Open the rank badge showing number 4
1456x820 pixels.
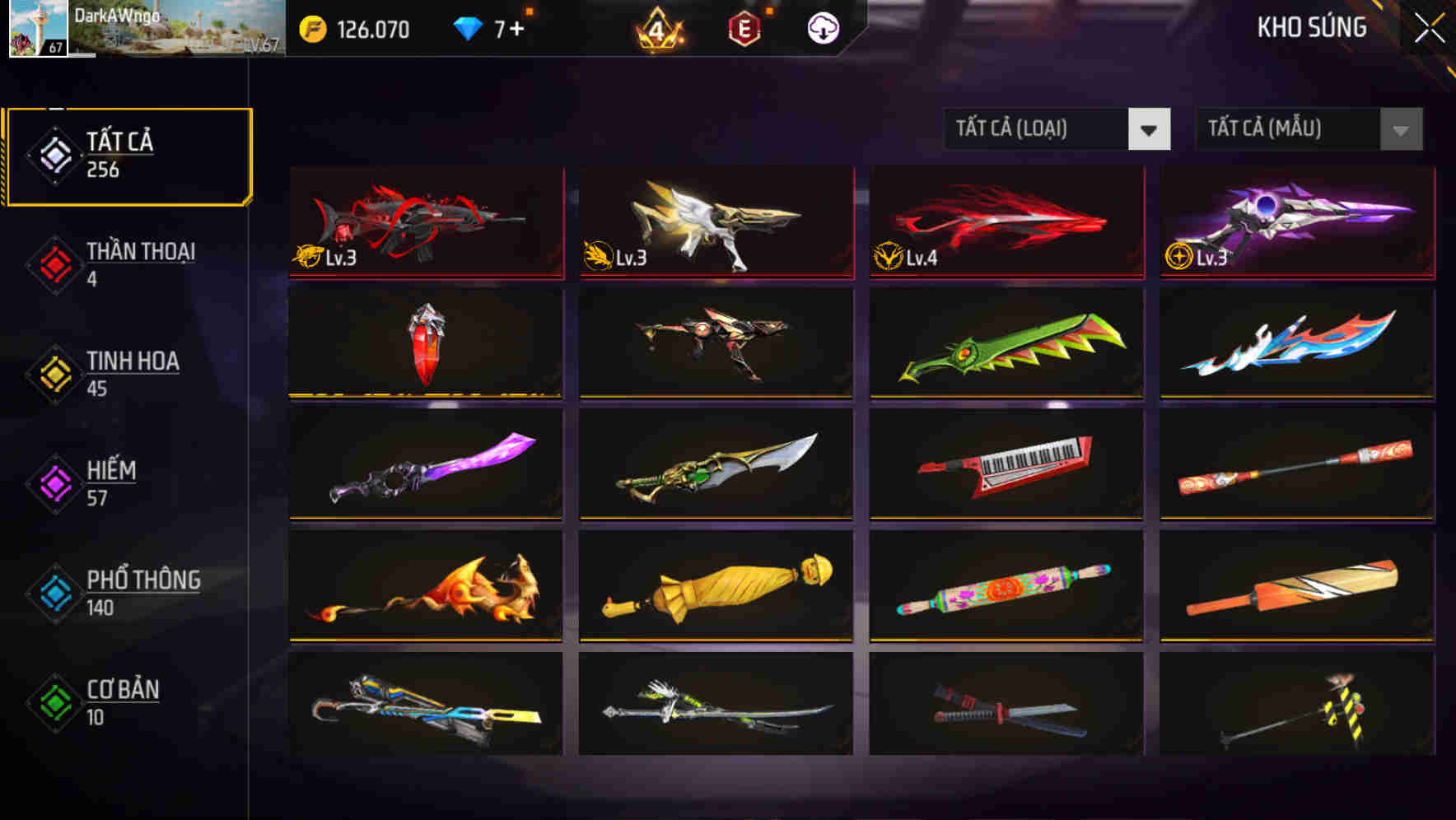659,27
